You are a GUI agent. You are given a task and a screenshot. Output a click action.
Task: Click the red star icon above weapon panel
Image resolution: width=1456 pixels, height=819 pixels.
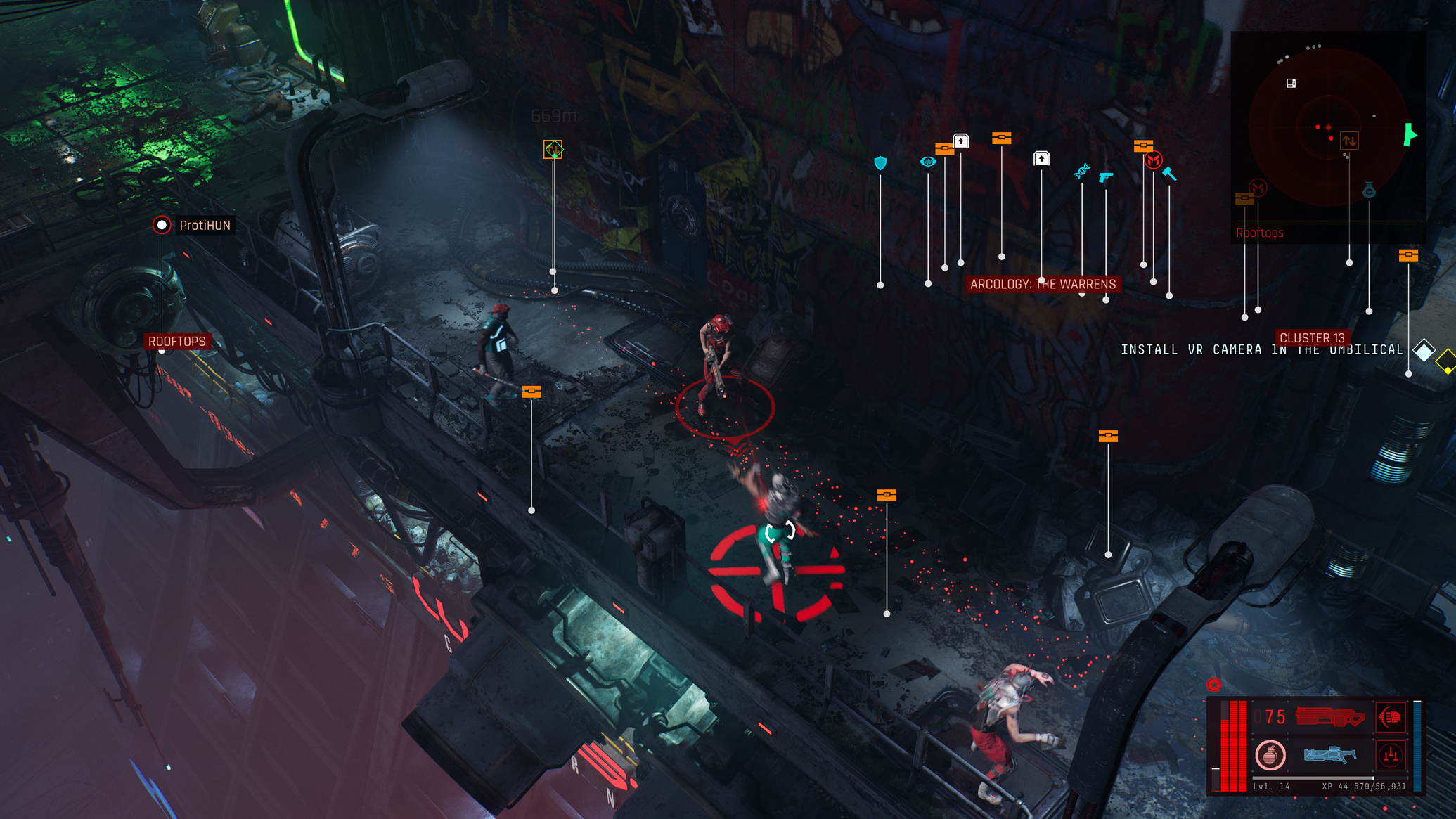click(x=1214, y=685)
